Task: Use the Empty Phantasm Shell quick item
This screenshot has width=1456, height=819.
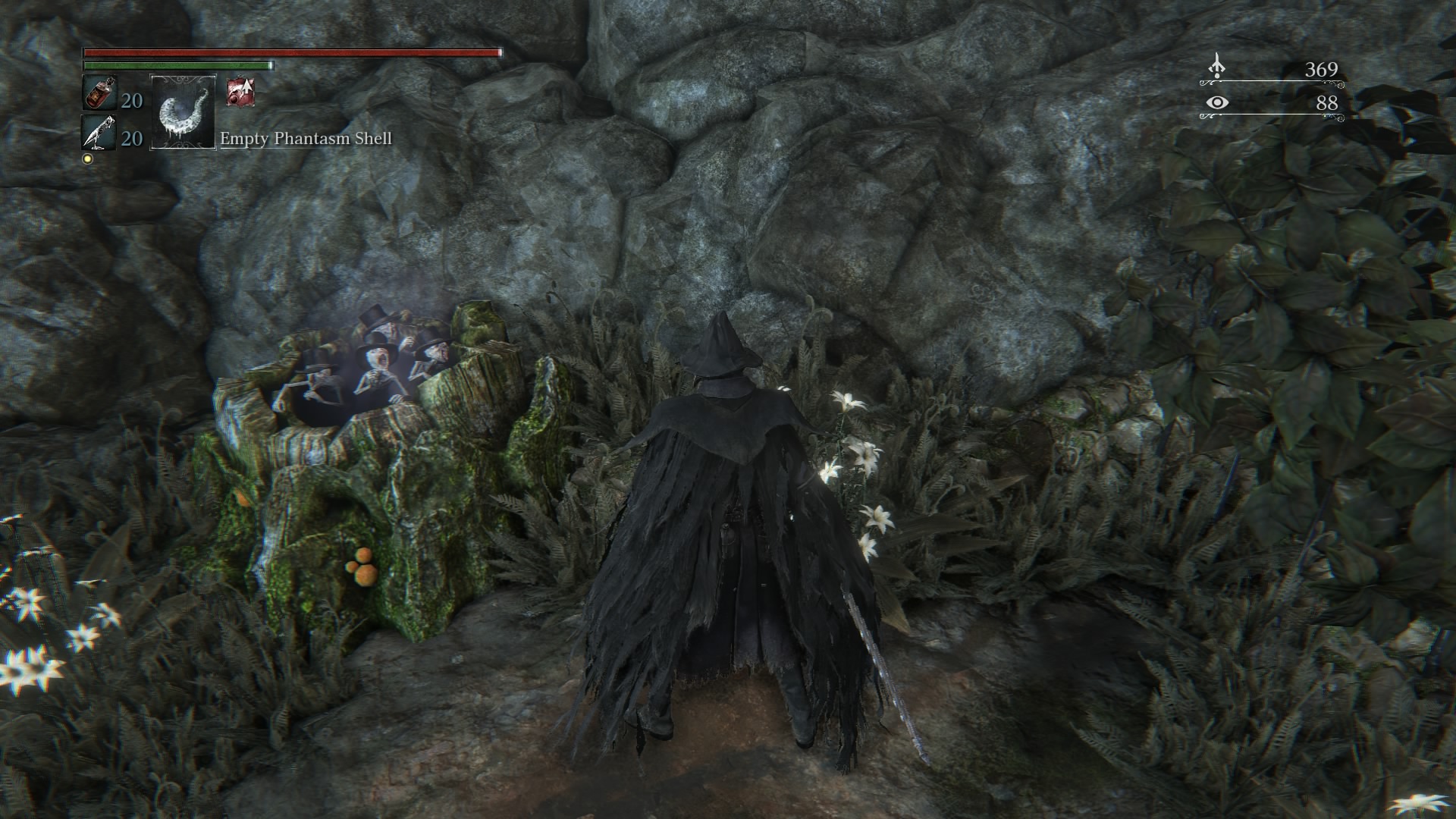Action: [x=183, y=112]
